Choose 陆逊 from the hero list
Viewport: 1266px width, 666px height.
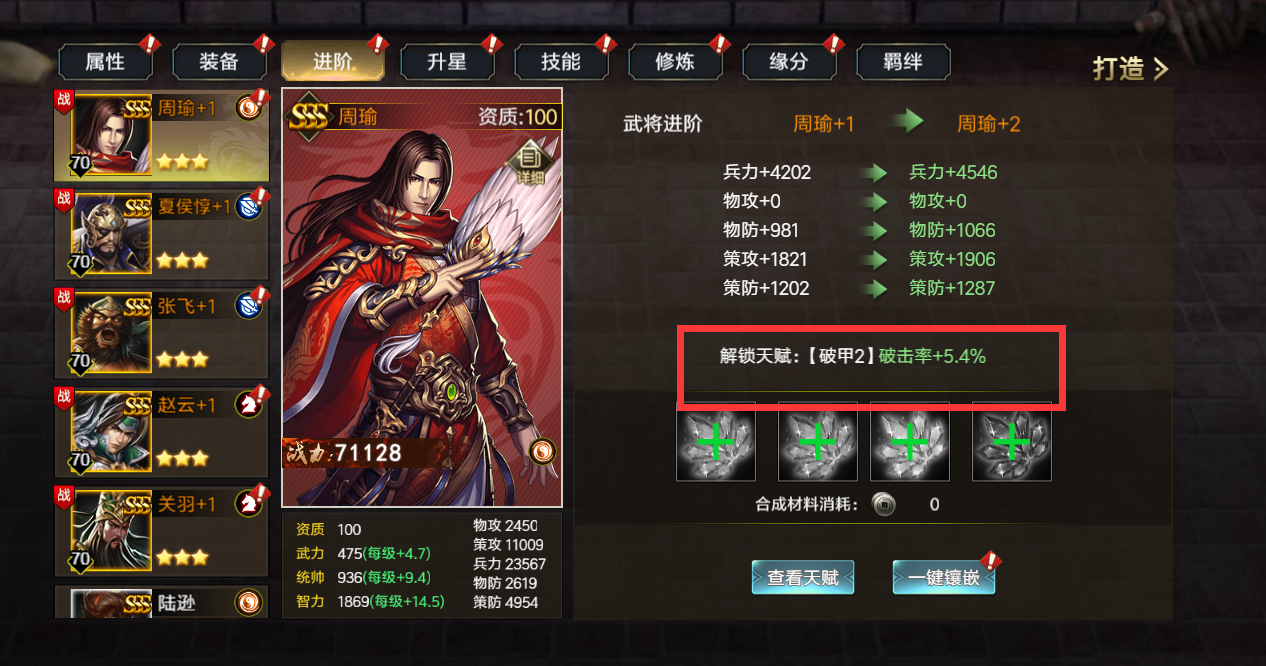(160, 602)
